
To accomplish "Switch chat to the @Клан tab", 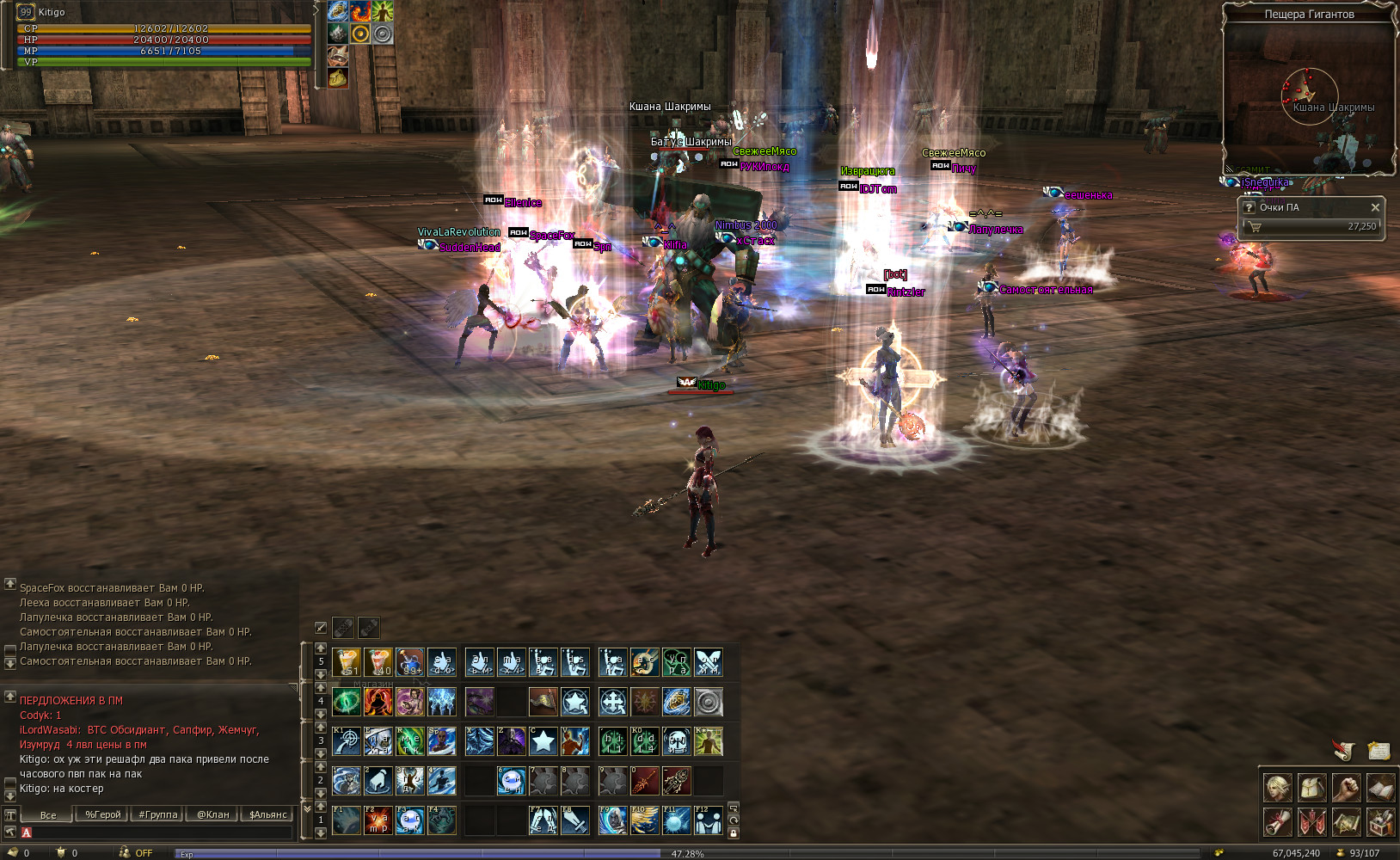I will (212, 814).
